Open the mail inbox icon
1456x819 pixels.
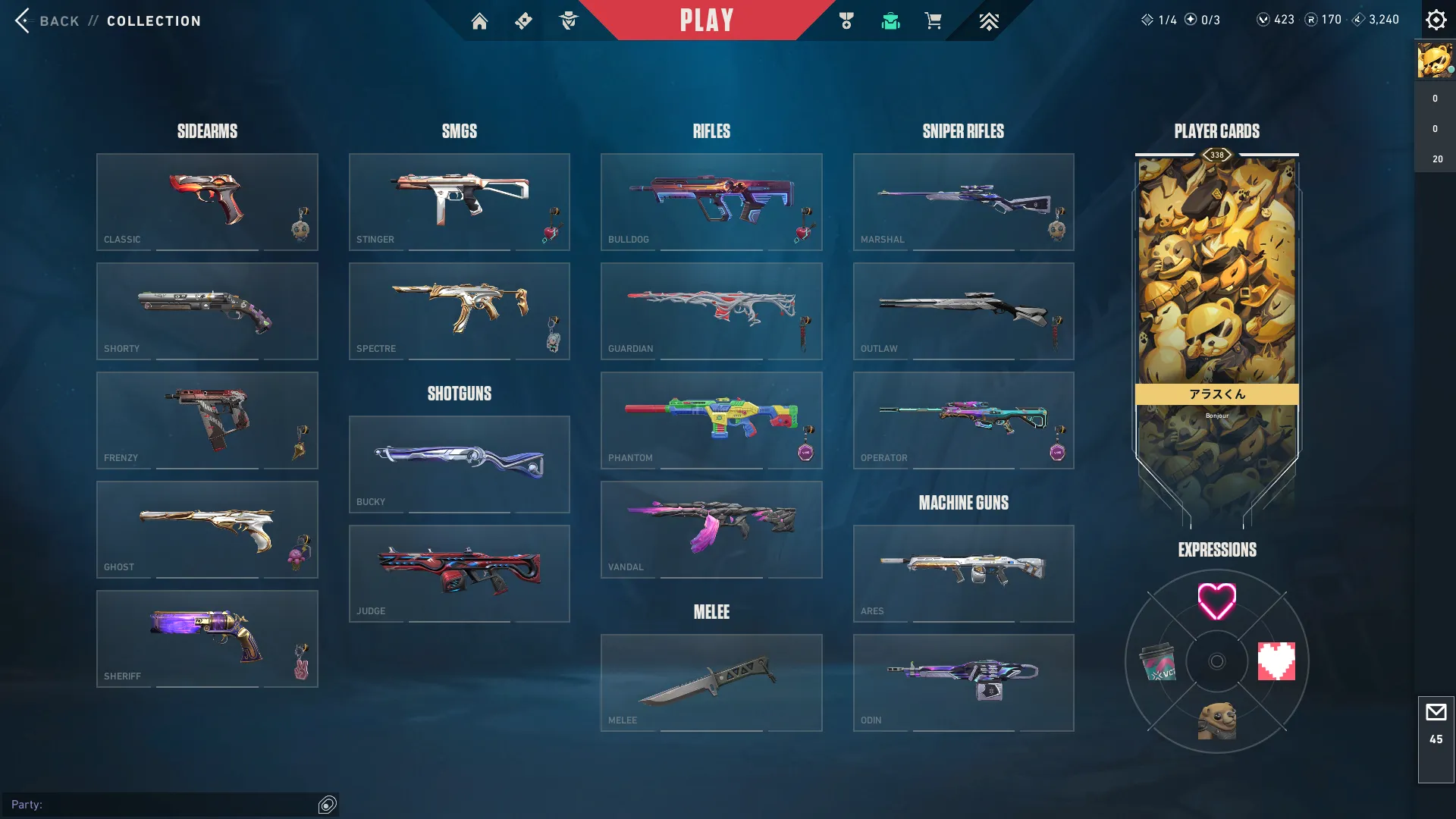click(x=1436, y=713)
